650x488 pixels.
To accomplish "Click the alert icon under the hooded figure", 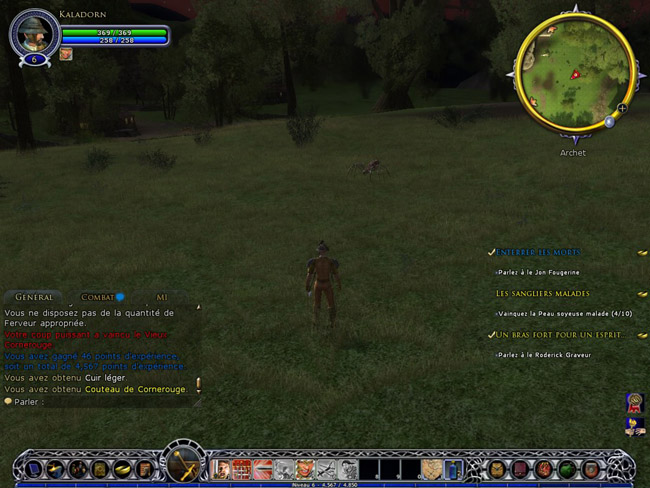I will [634, 427].
